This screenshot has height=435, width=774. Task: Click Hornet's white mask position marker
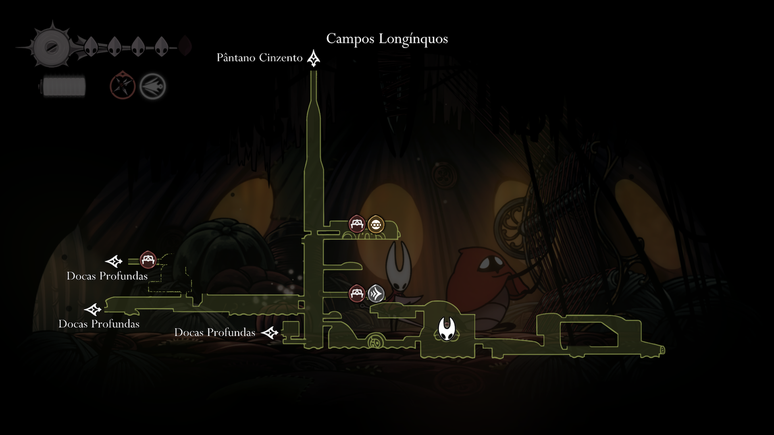(446, 327)
